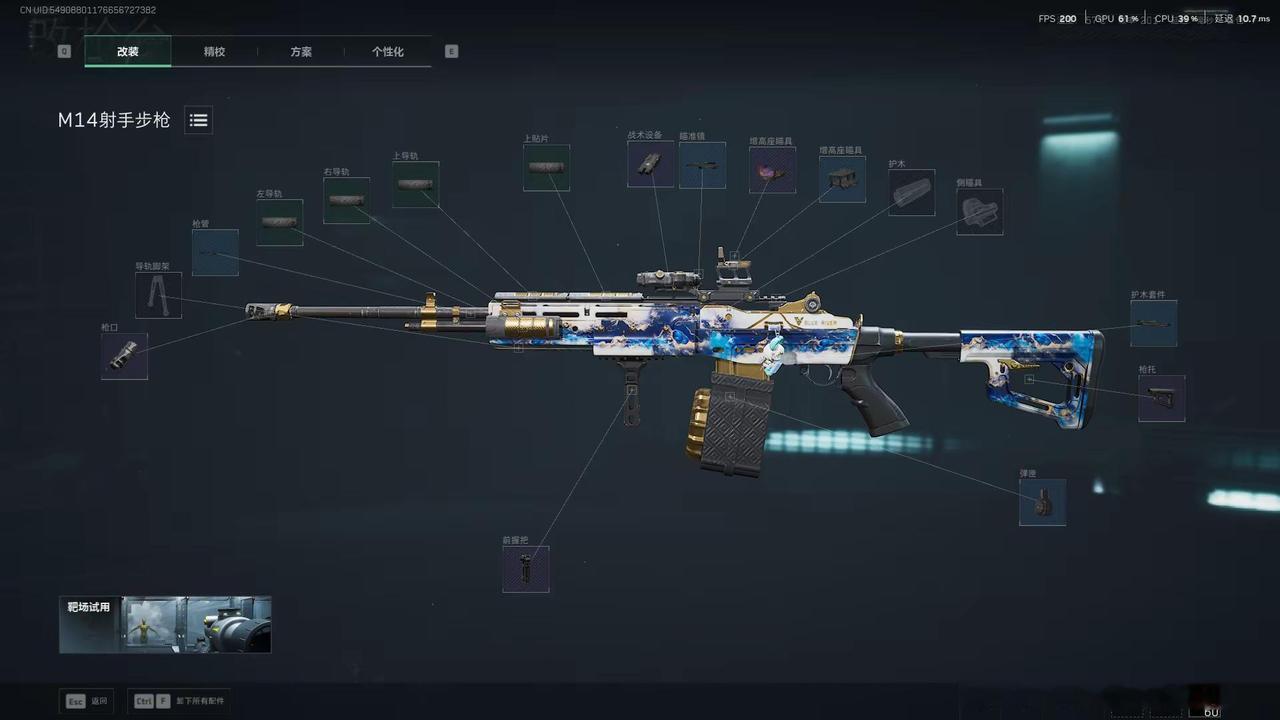Open the 方案 loadout plan tab
The image size is (1280, 720).
[x=300, y=51]
